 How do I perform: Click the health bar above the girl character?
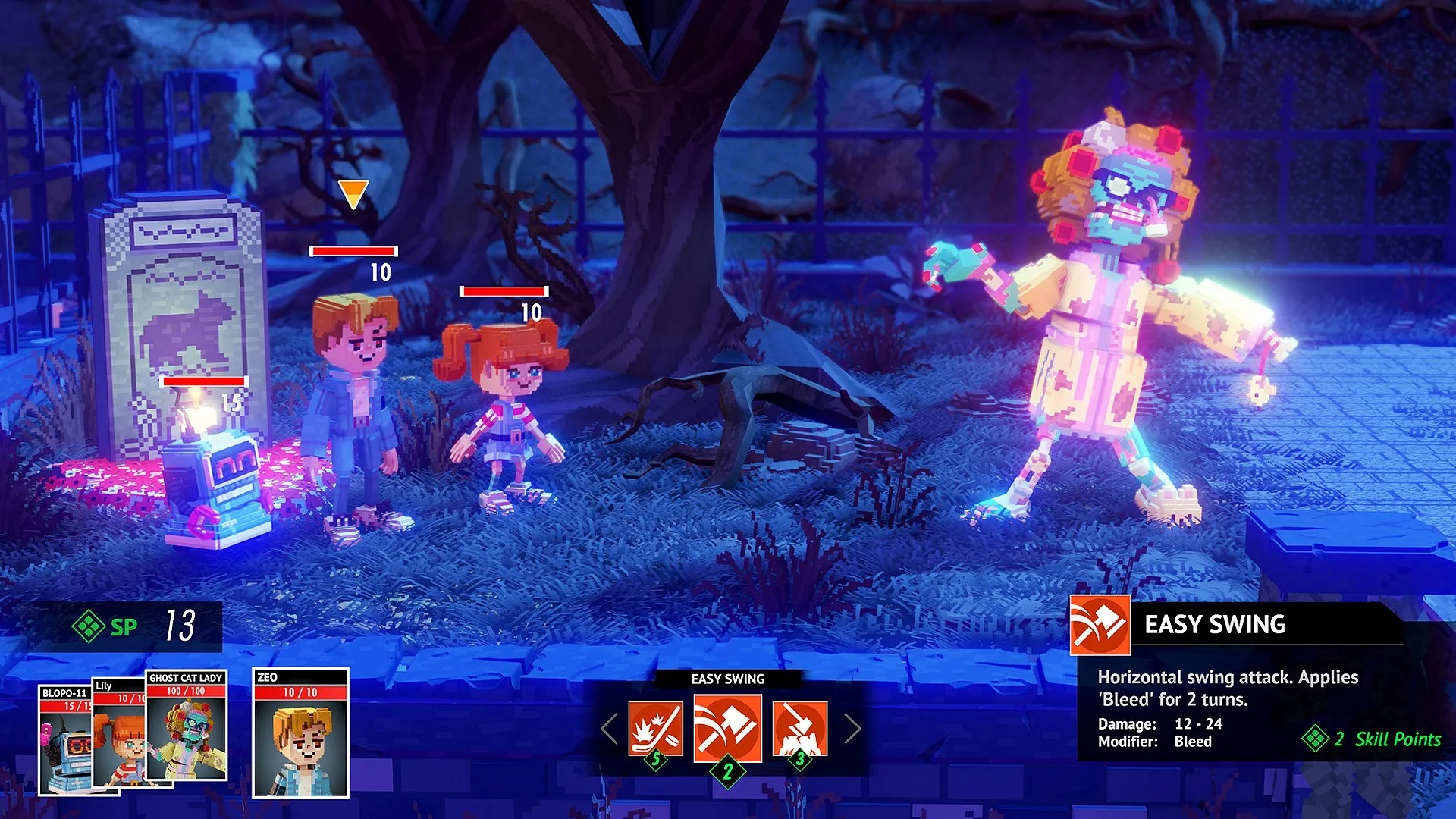click(504, 290)
